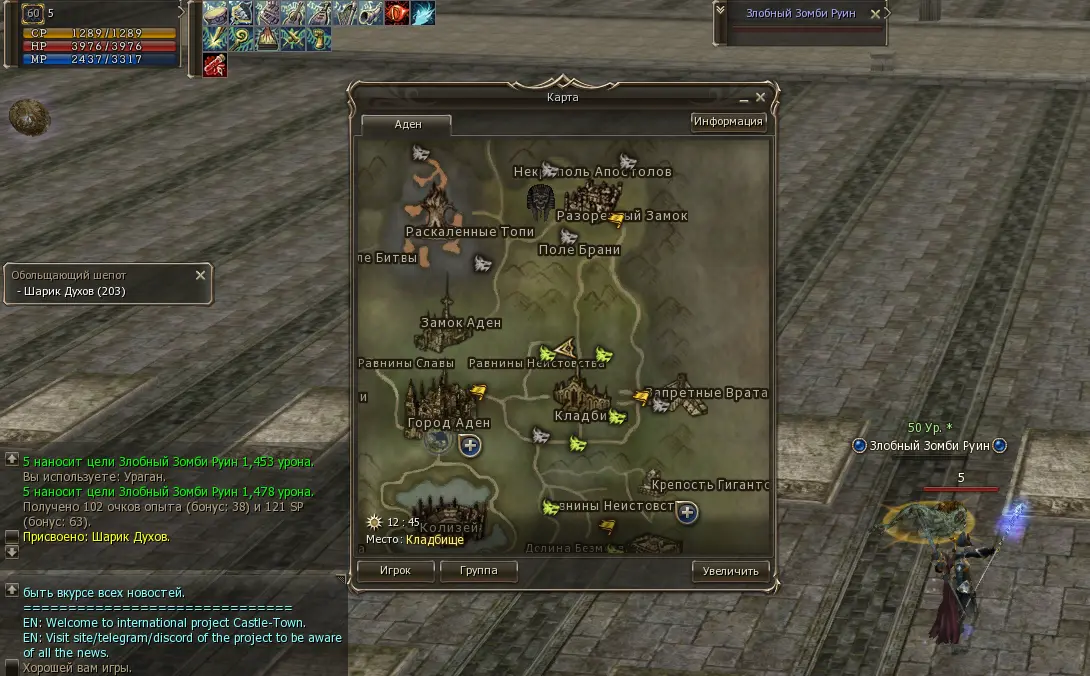Enlarge the map with the Увеличить button

pos(730,571)
